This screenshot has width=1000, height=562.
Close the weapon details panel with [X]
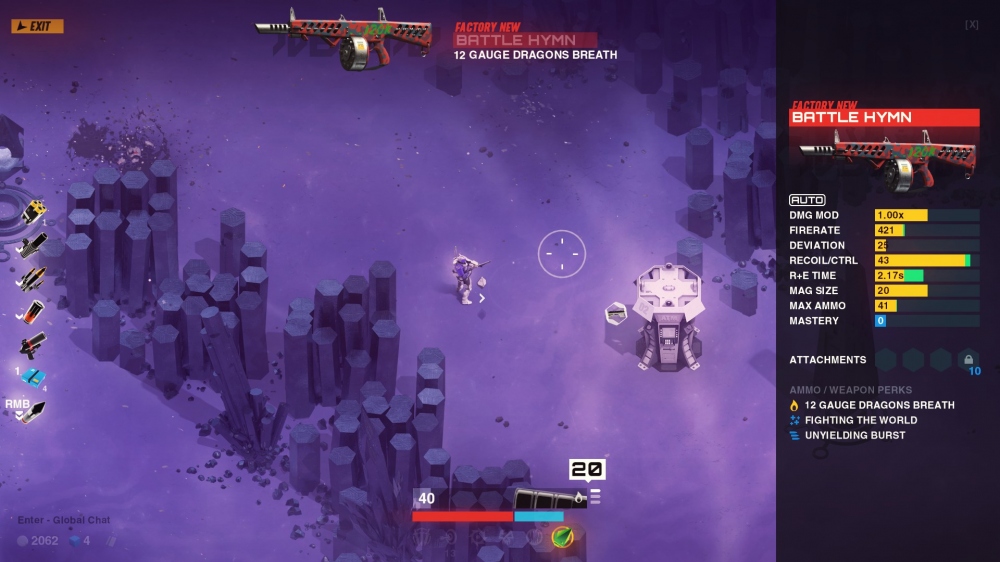pos(971,25)
